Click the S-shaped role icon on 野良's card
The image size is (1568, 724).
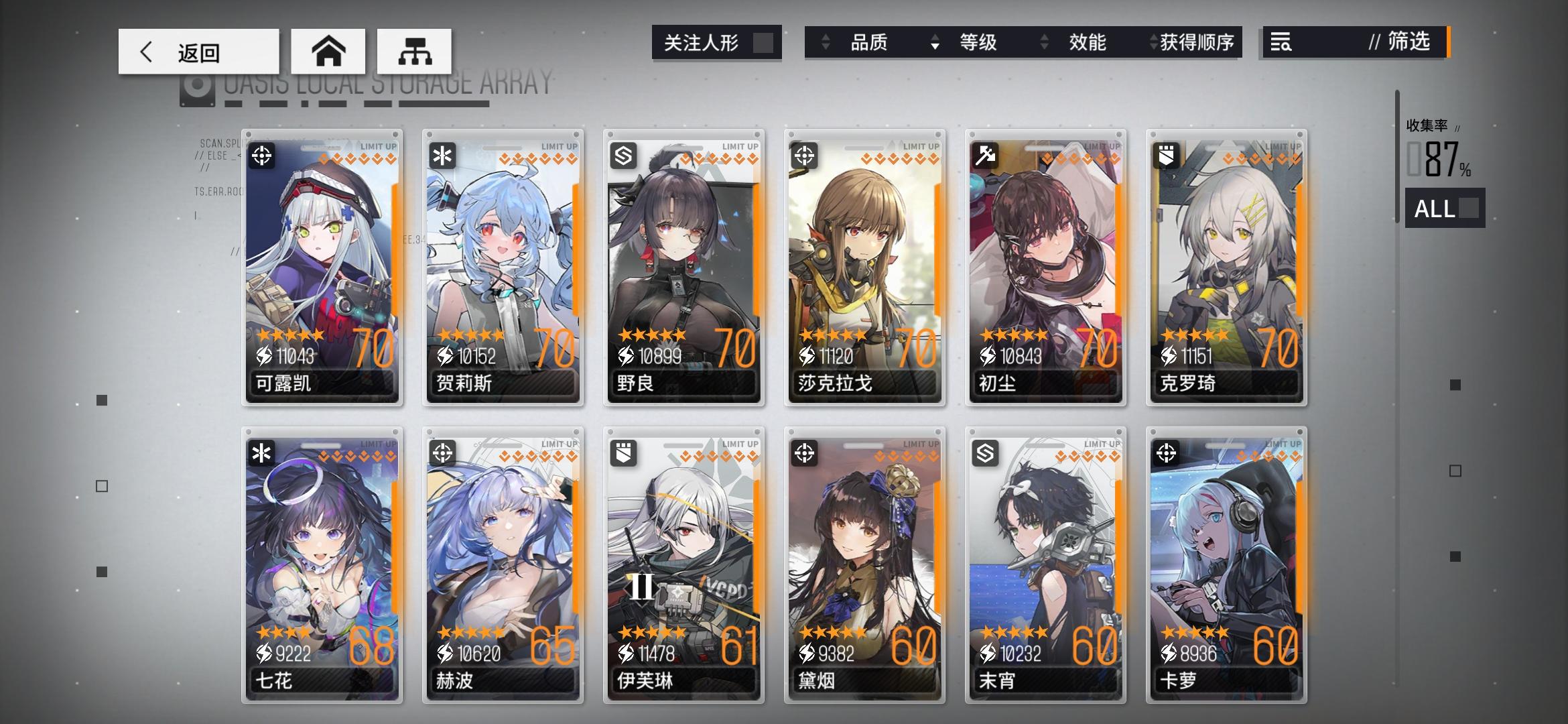[x=625, y=156]
